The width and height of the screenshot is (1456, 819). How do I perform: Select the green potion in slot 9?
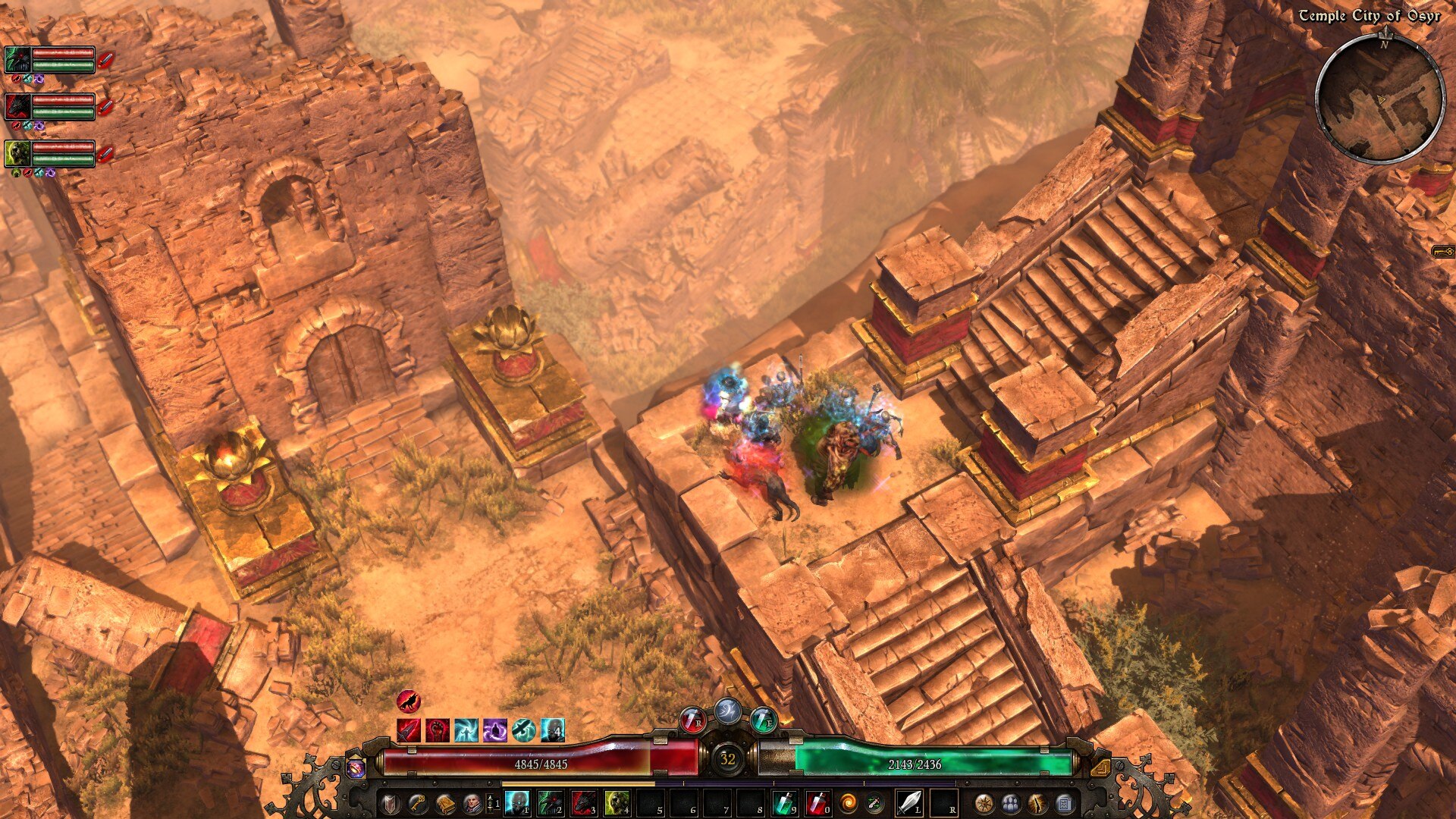[x=784, y=802]
